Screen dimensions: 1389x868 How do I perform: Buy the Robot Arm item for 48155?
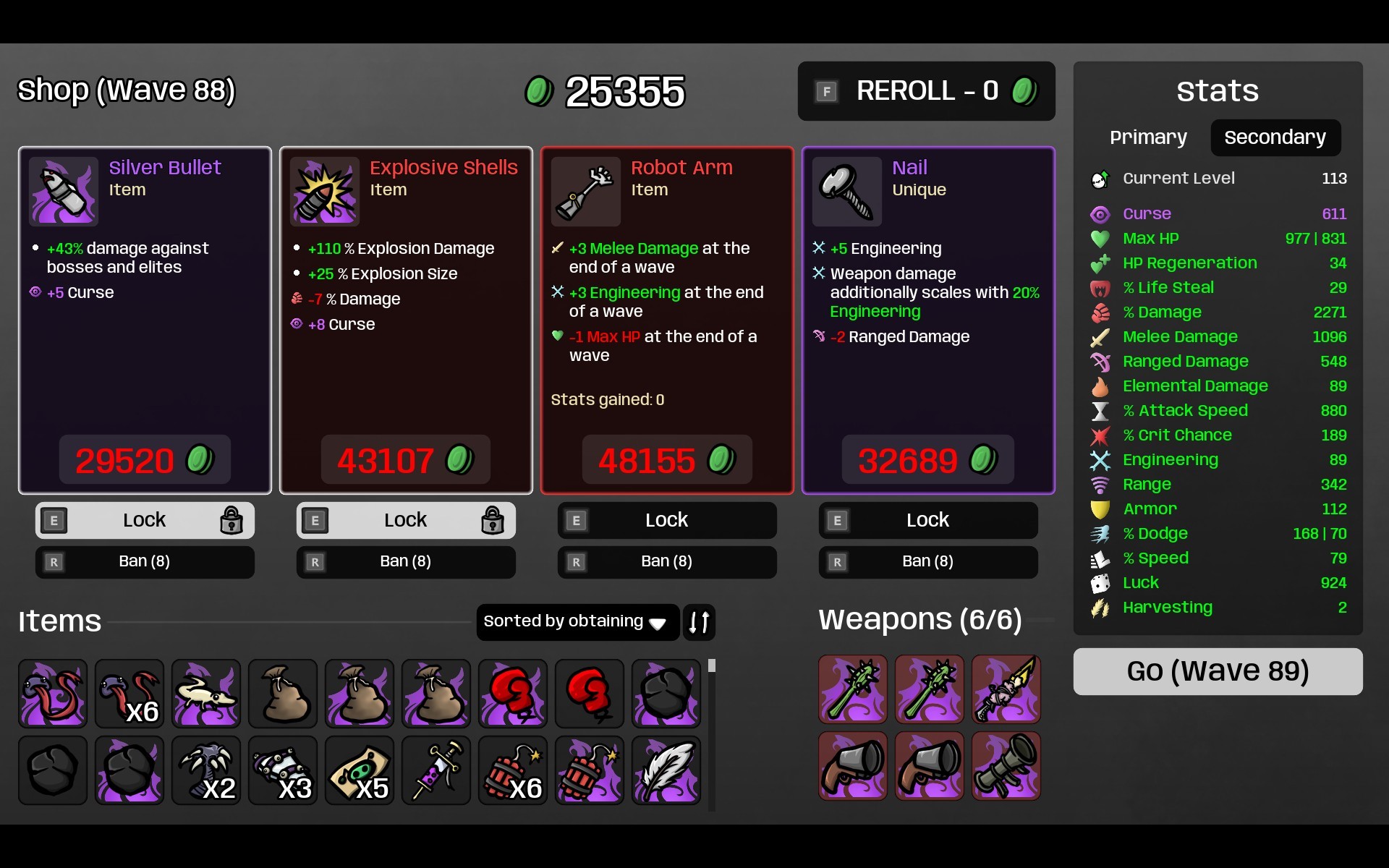coord(666,460)
